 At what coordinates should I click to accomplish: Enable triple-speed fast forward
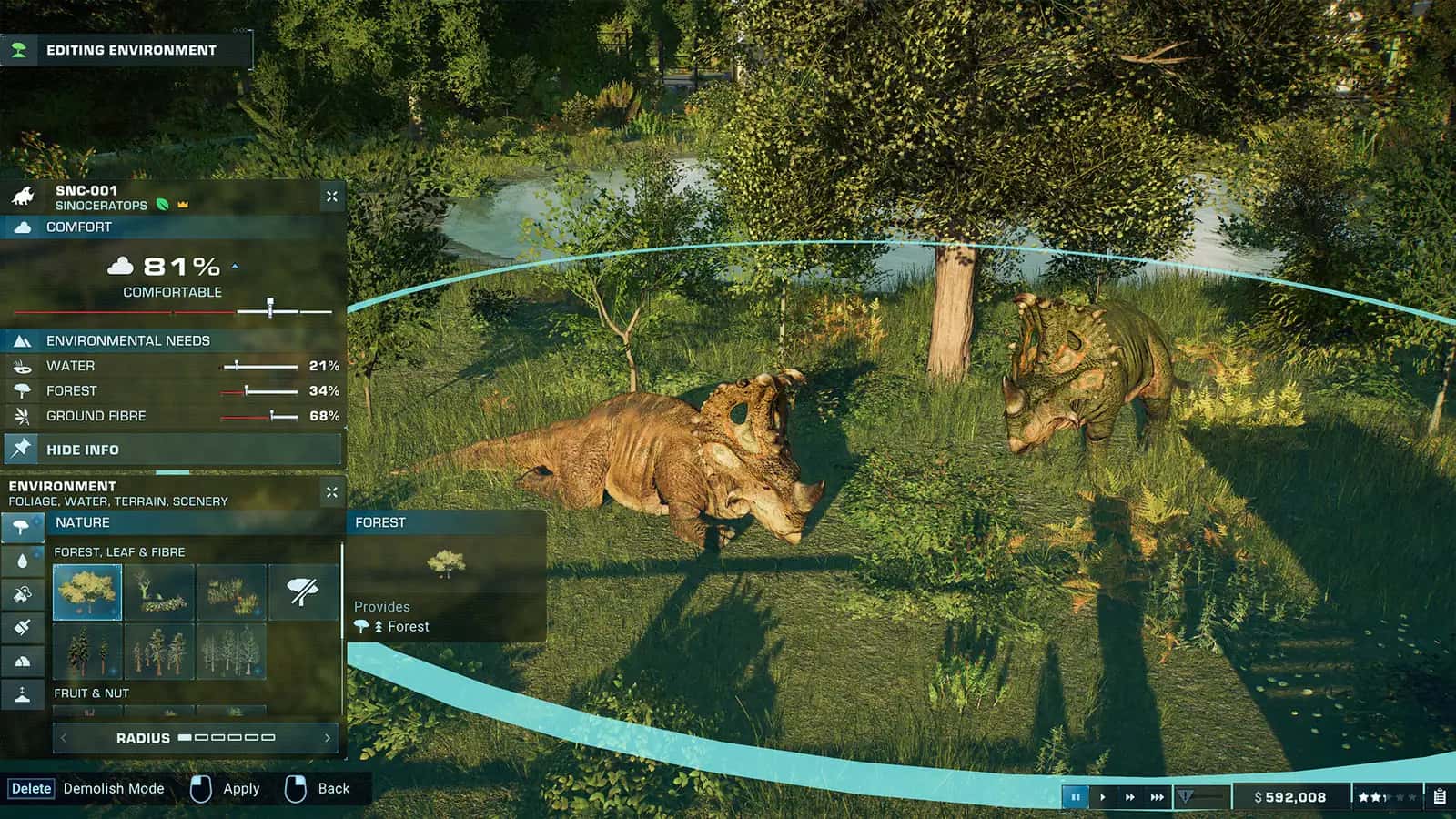pyautogui.click(x=1158, y=797)
